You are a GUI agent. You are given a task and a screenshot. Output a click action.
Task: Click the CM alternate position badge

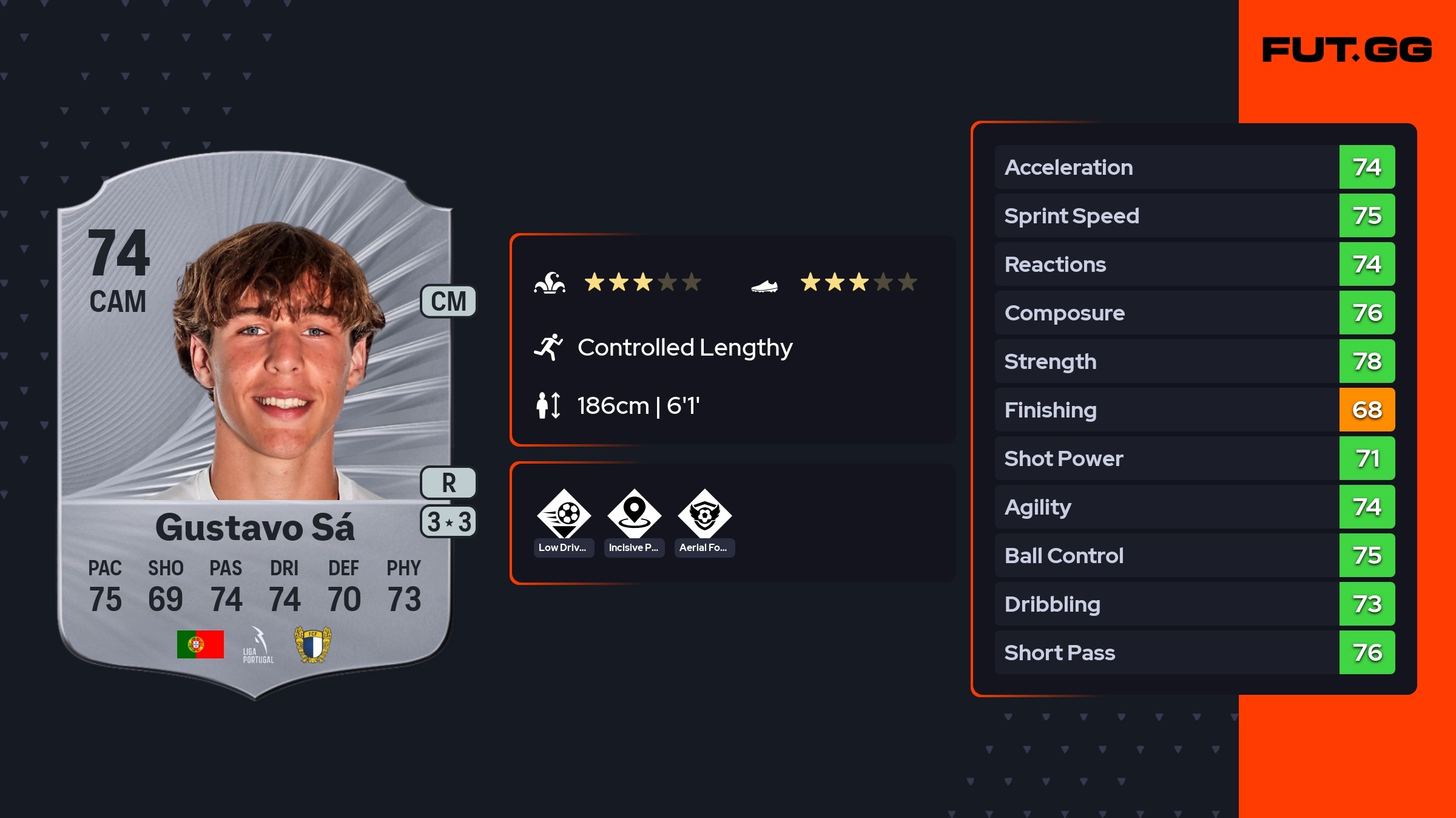coord(448,302)
